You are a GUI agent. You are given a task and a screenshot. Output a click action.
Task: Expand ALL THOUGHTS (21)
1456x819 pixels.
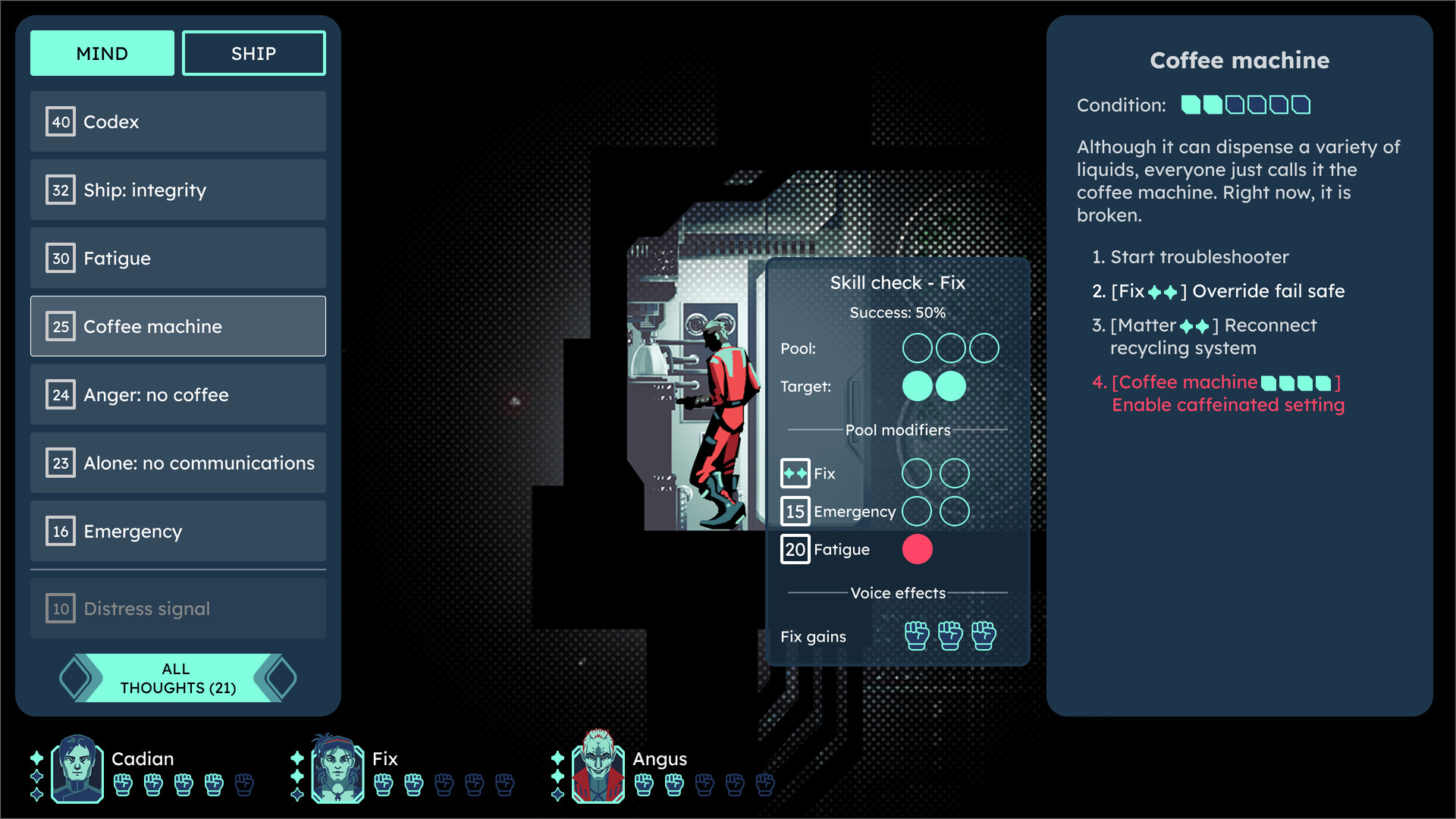pos(177,677)
